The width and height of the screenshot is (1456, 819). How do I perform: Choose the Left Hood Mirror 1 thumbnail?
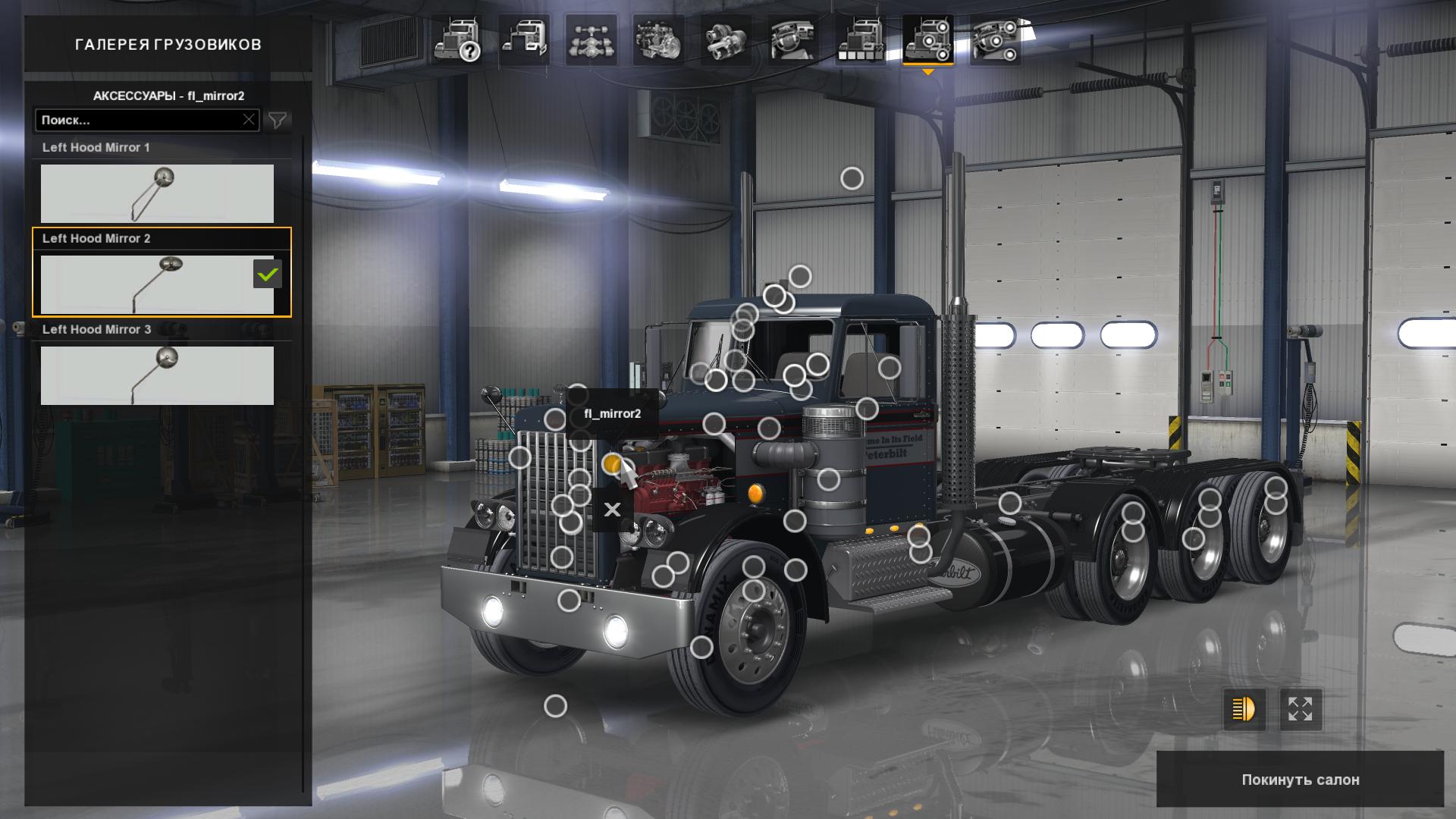point(157,193)
